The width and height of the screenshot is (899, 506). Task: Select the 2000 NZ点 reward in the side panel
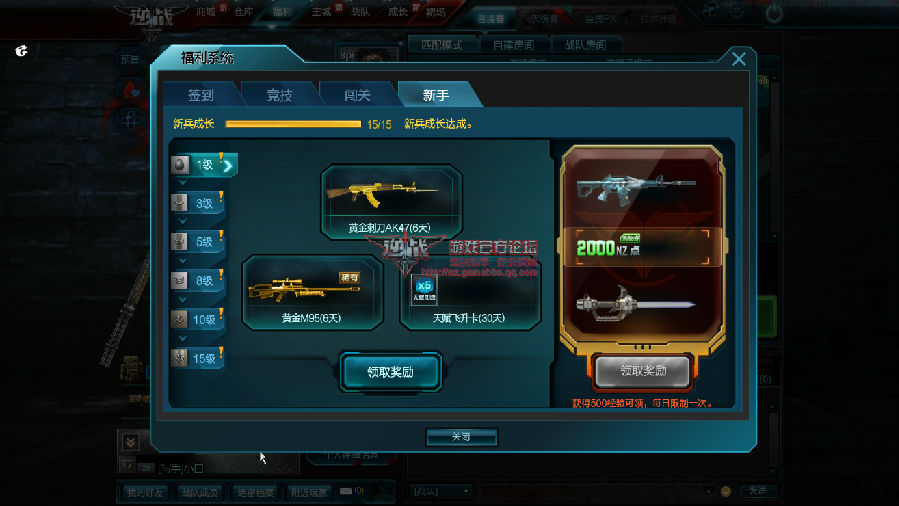[x=642, y=248]
